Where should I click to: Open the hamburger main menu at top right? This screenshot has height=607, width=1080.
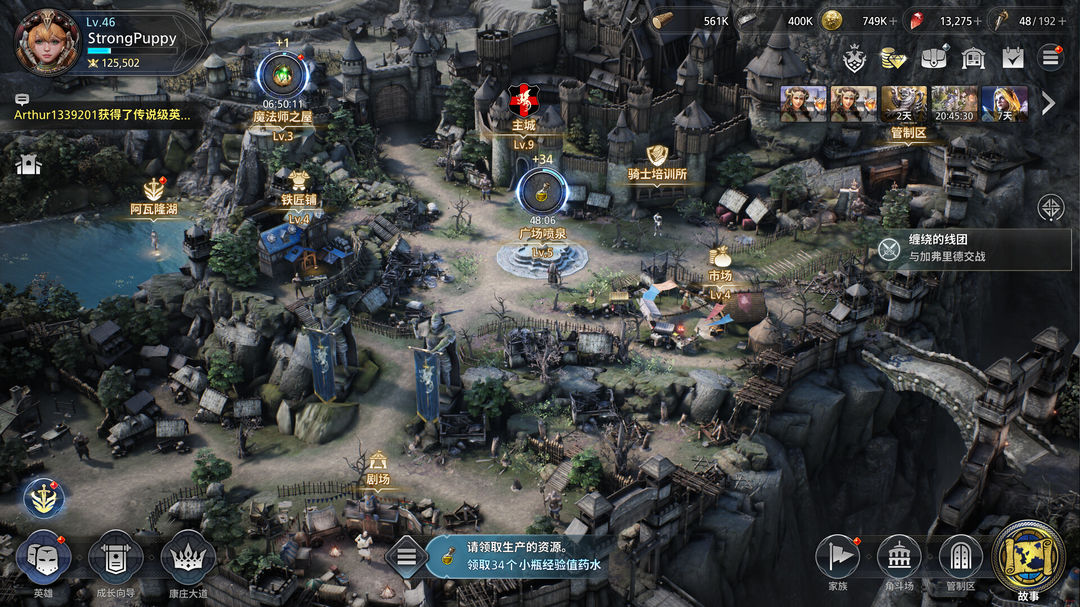point(1050,58)
